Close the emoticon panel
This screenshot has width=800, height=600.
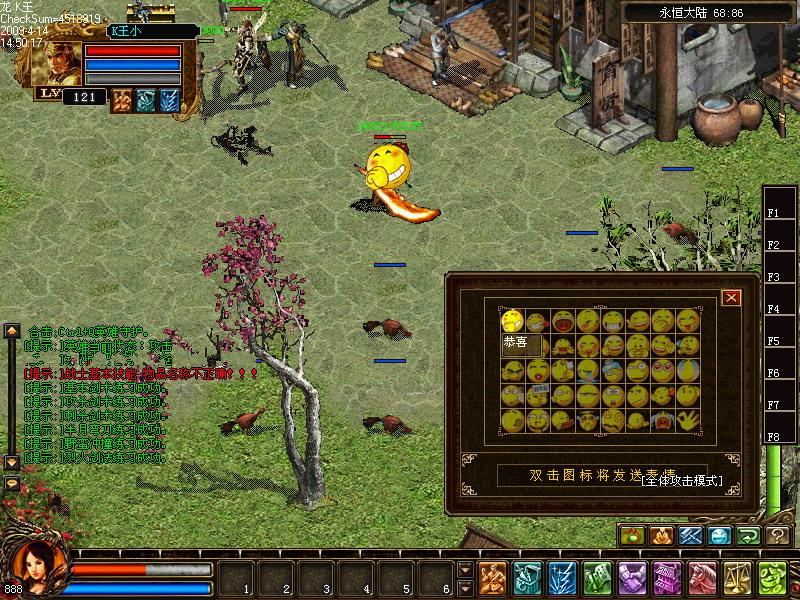732,297
